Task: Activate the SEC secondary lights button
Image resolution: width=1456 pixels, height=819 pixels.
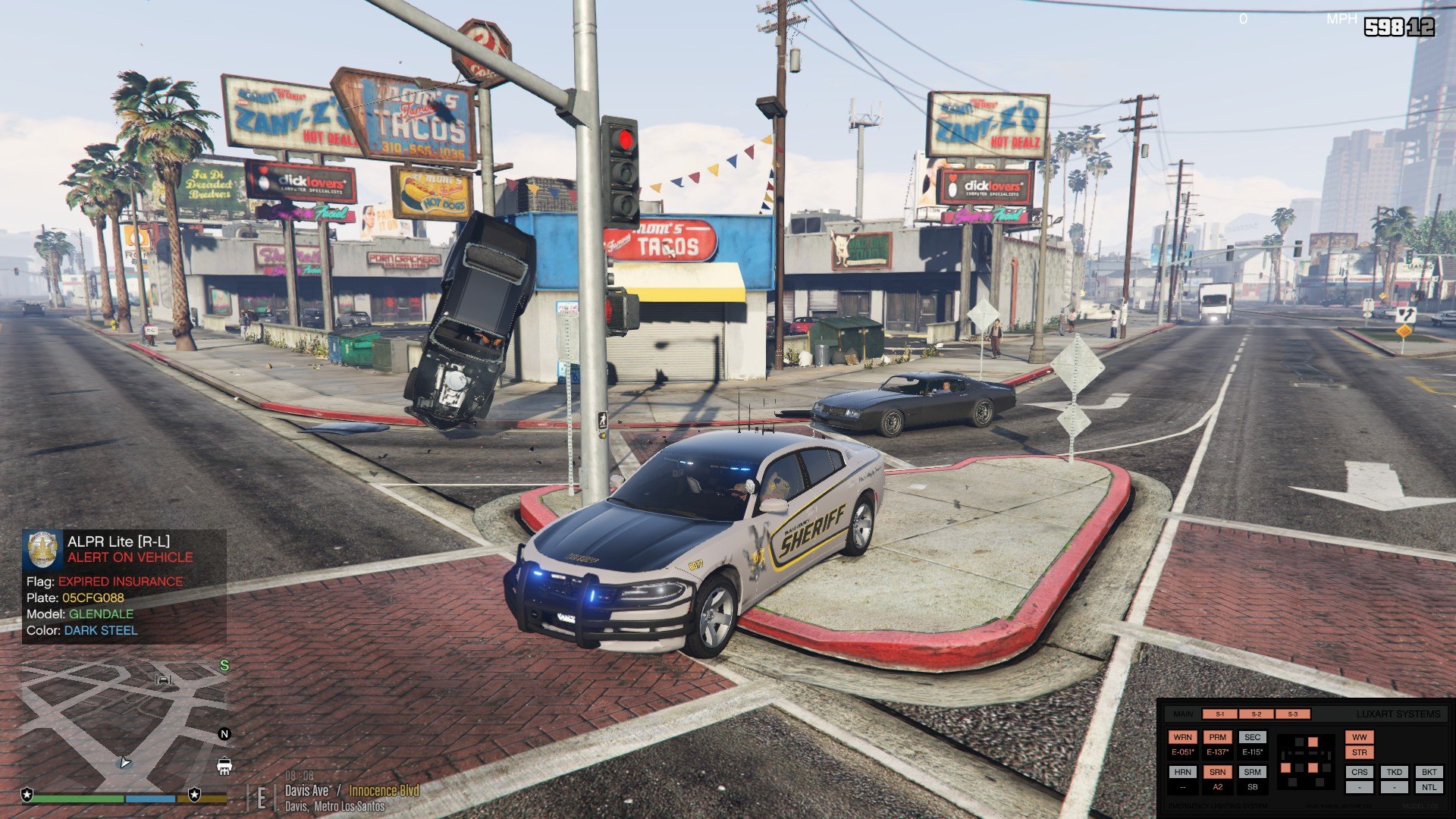Action: point(1252,737)
